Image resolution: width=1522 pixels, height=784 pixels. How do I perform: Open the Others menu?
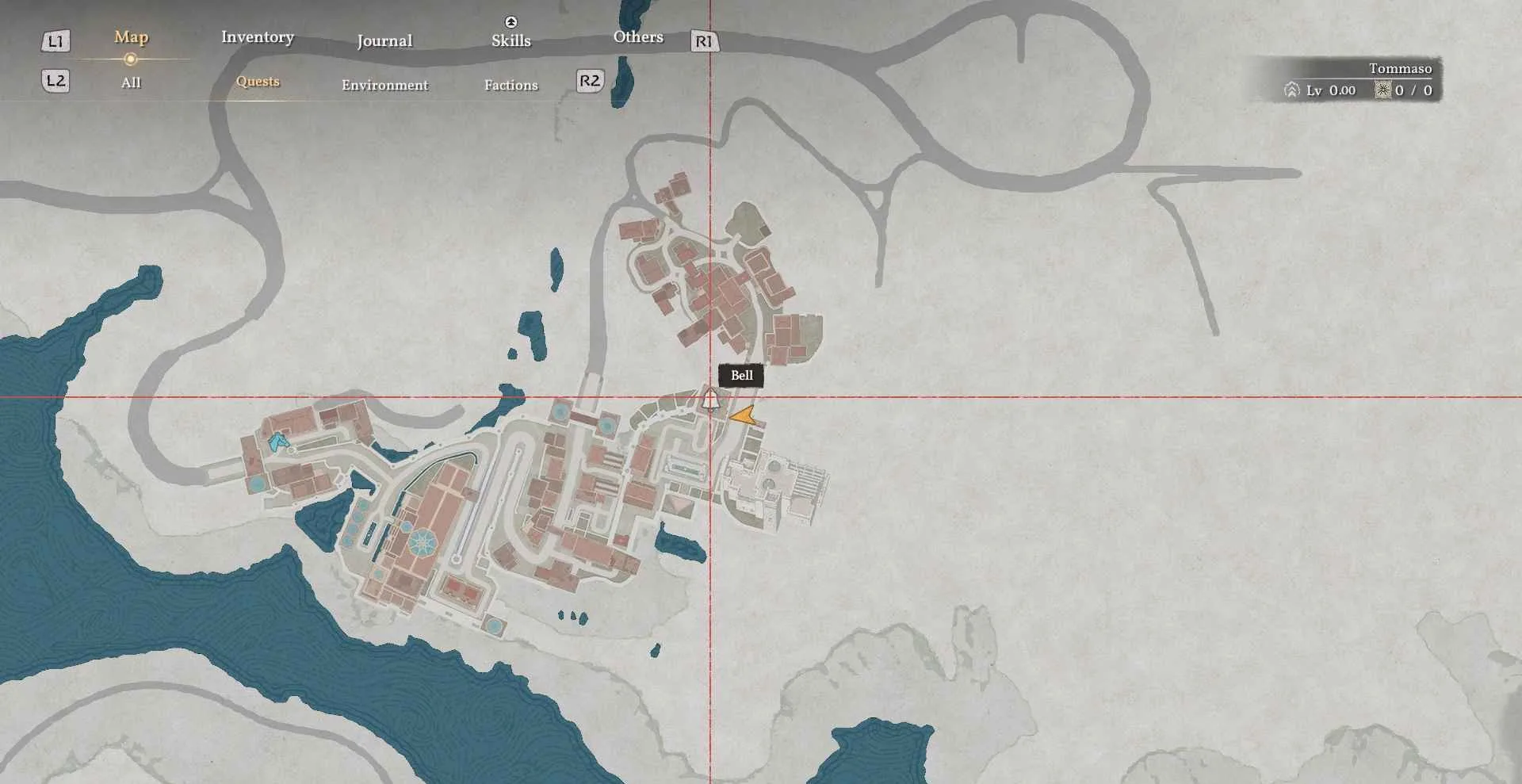(638, 36)
